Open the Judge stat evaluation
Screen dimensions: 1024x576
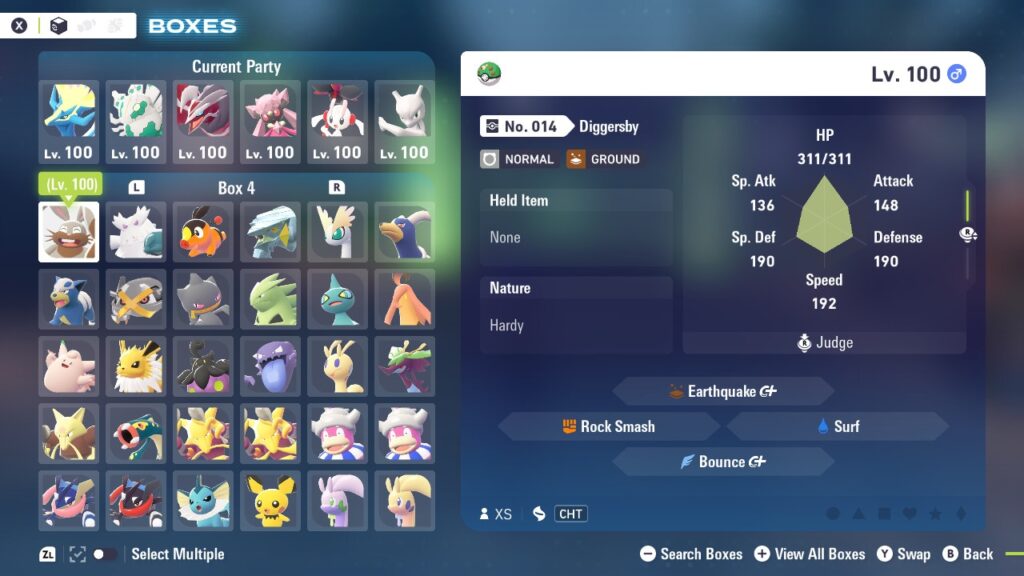(824, 343)
